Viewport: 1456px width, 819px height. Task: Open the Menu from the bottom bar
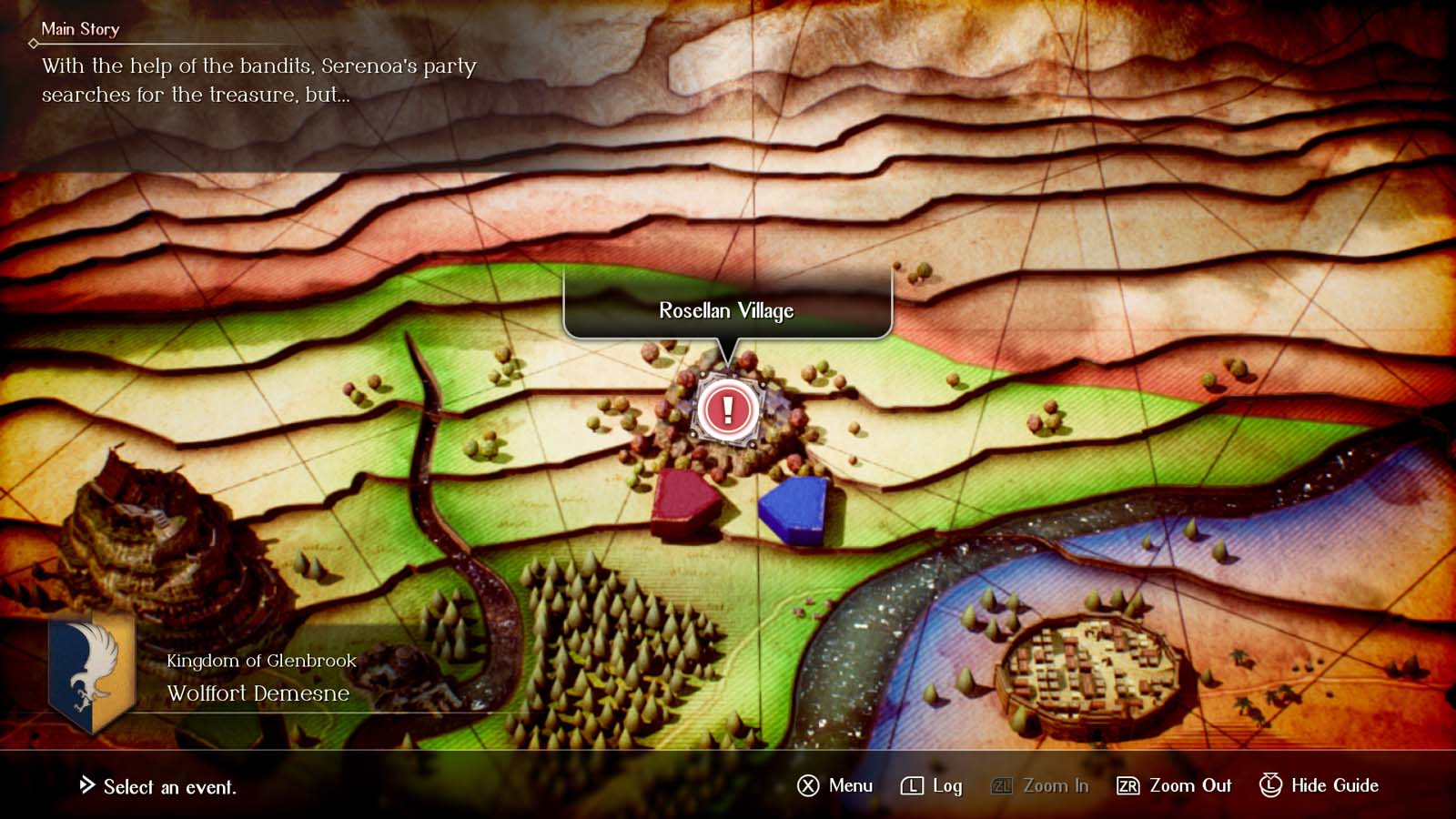click(x=834, y=785)
